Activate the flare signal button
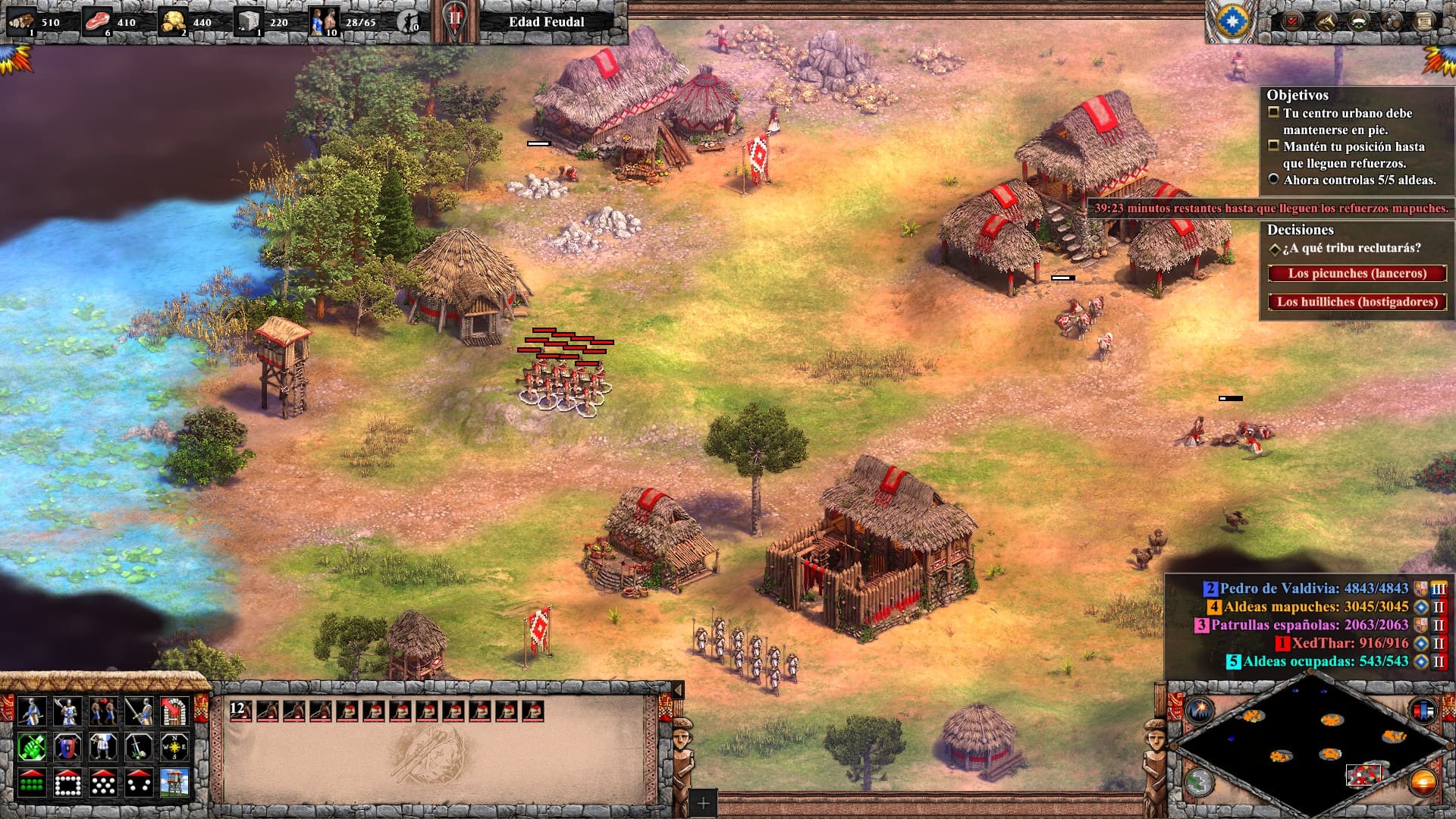This screenshot has height=819, width=1456. click(1200, 711)
